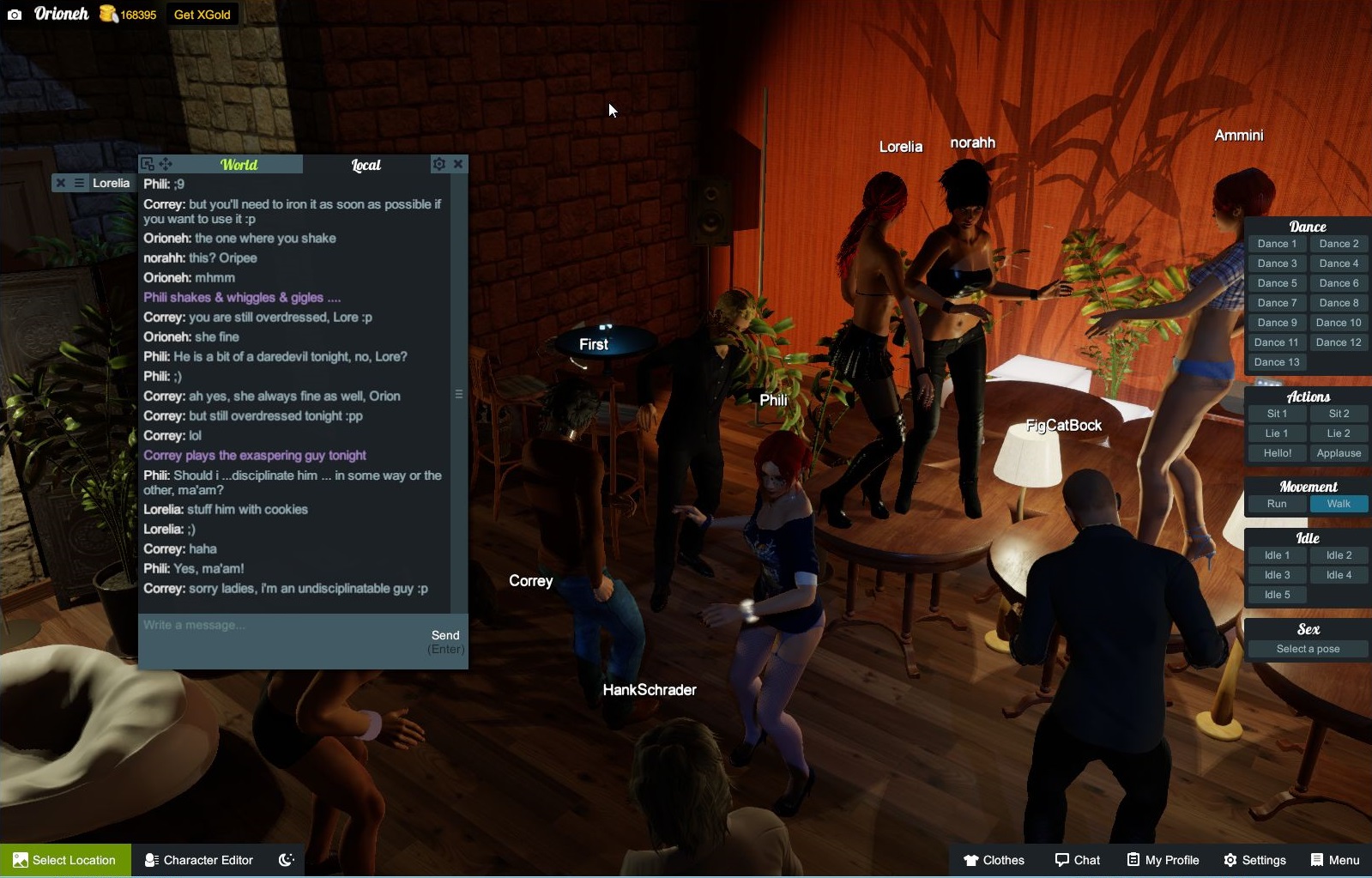Click the gold coins icon near the balance
The image size is (1372, 878).
(106, 14)
